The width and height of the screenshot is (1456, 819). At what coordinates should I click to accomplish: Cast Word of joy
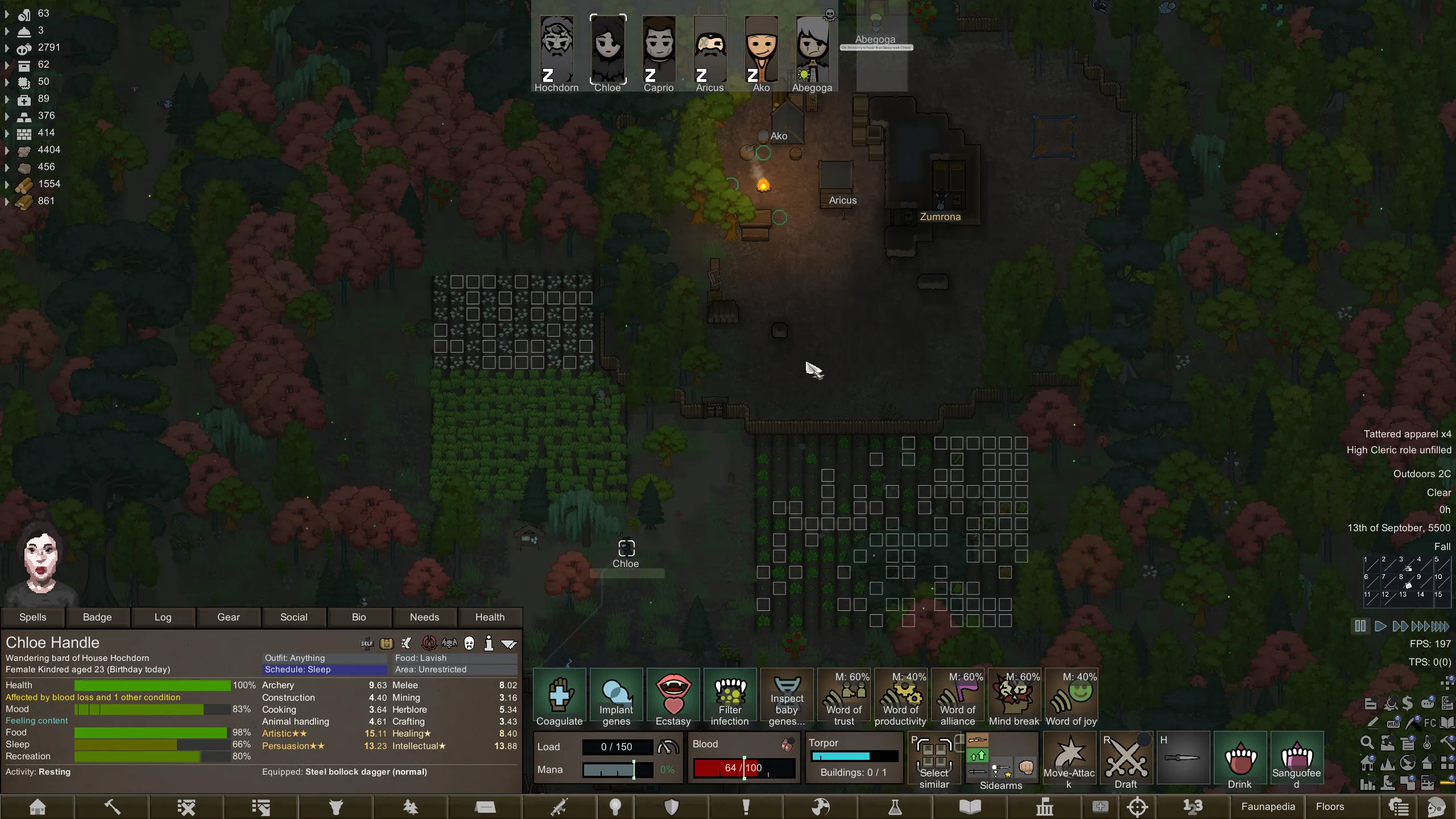1071,698
